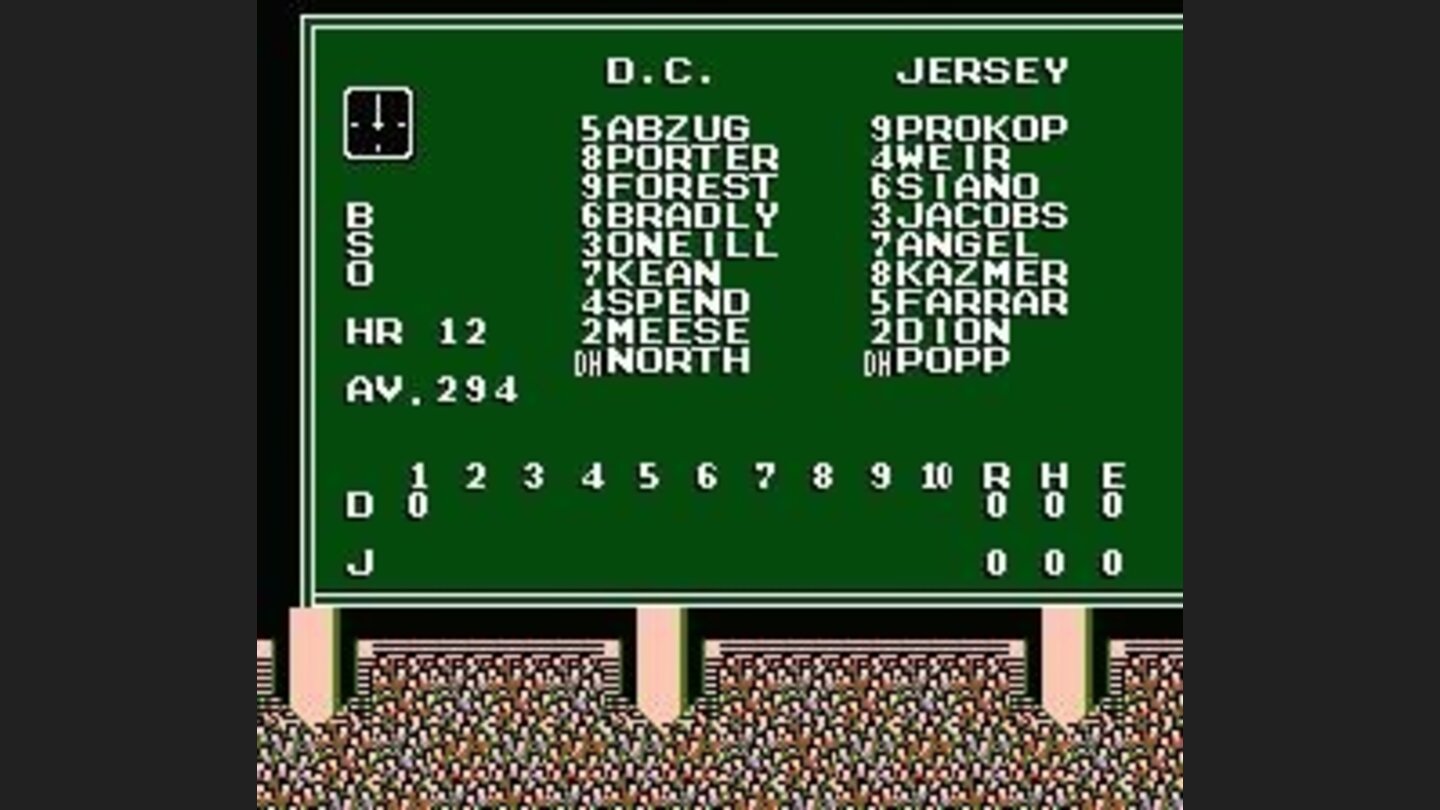Toggle the D row inning score display

tap(360, 504)
